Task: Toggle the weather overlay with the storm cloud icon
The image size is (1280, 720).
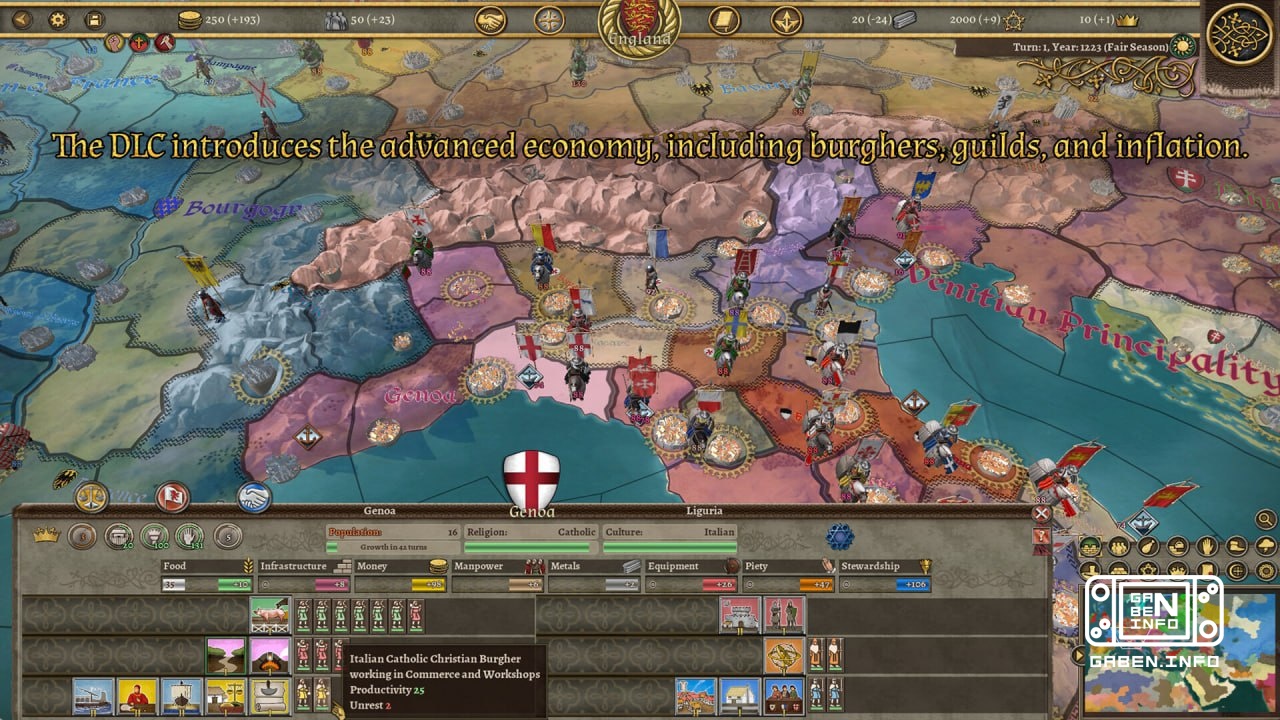Action: 1266,545
